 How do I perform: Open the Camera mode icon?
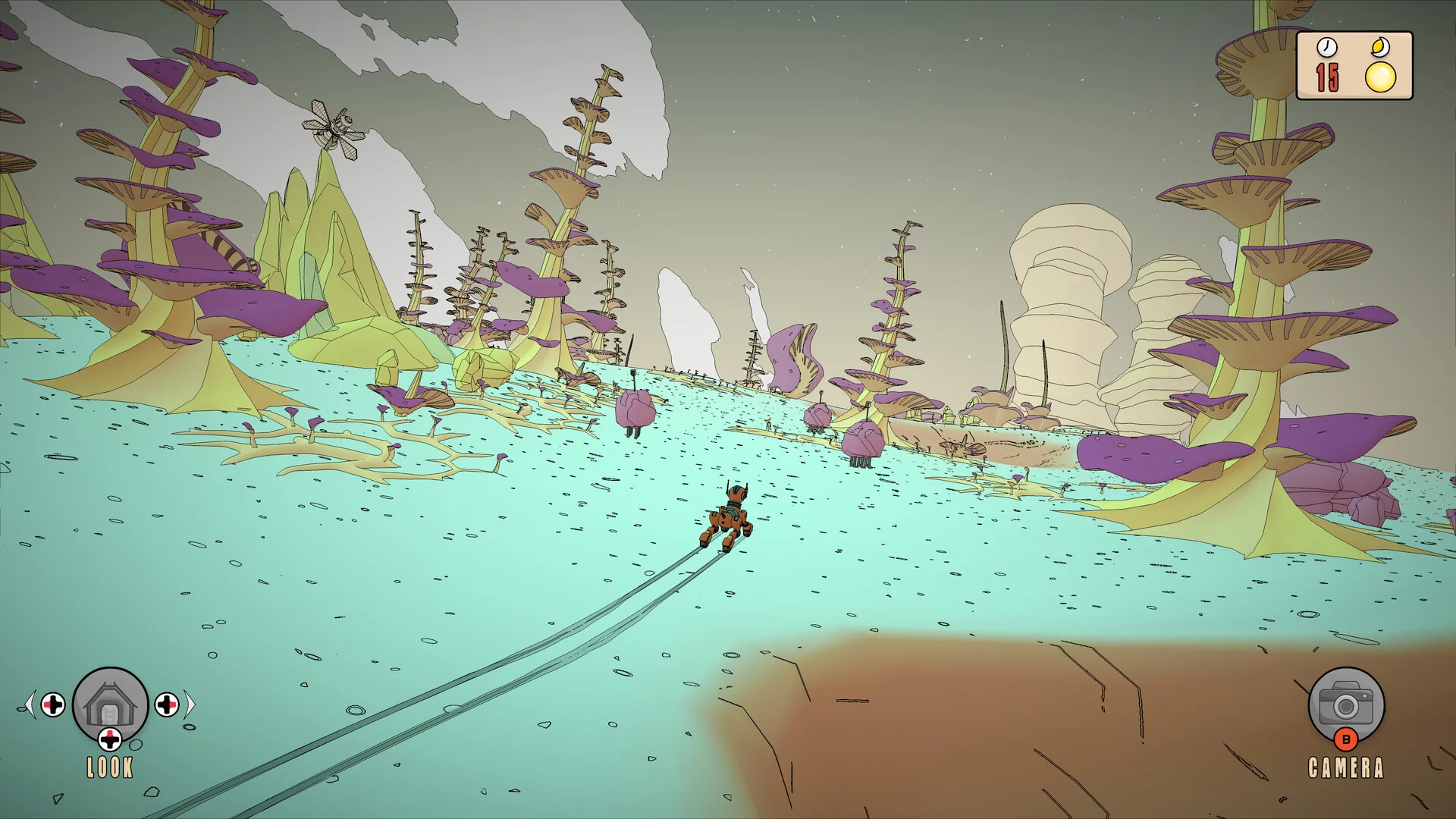coord(1346,704)
